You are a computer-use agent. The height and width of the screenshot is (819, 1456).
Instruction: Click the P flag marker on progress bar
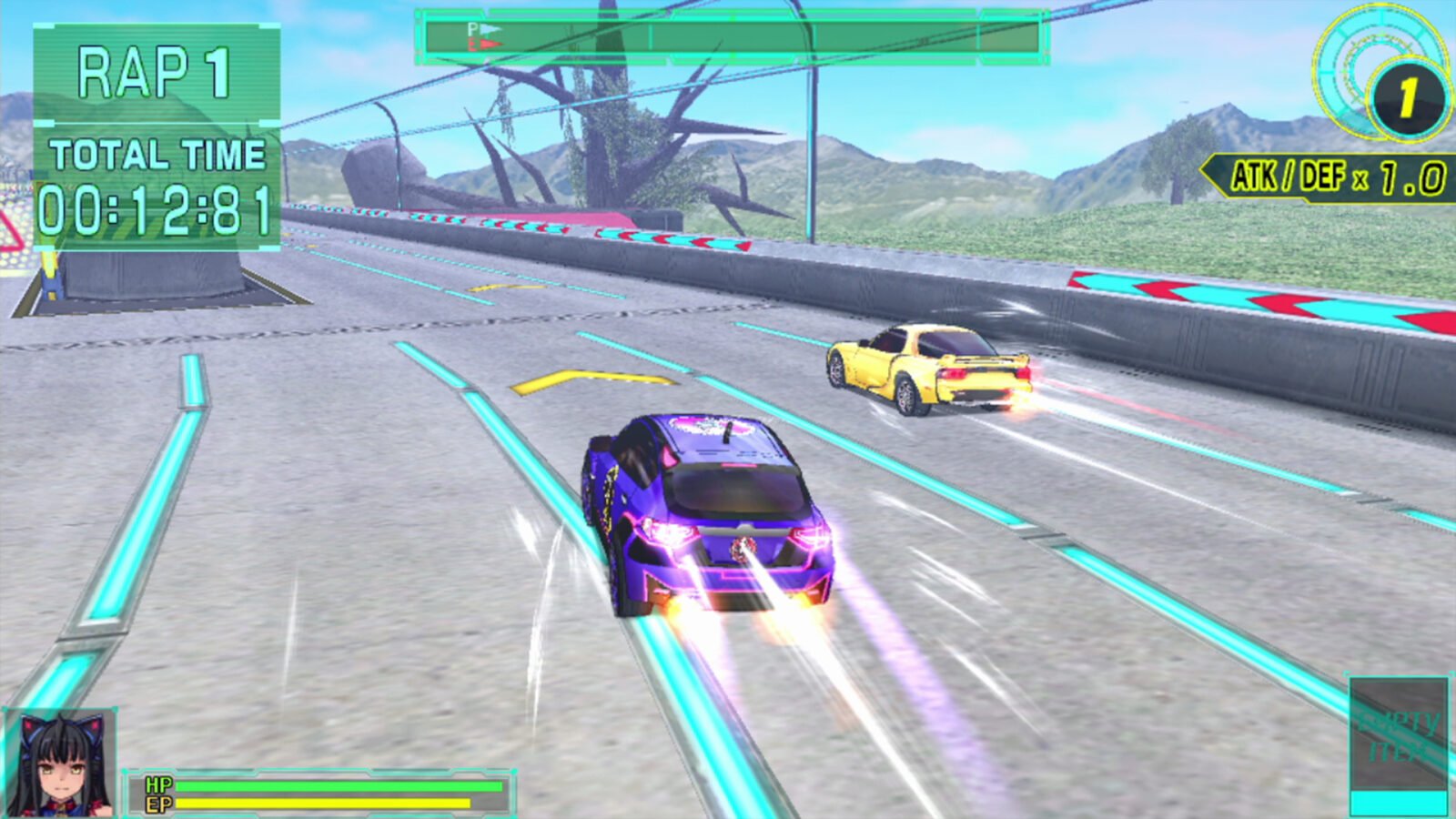click(x=482, y=29)
